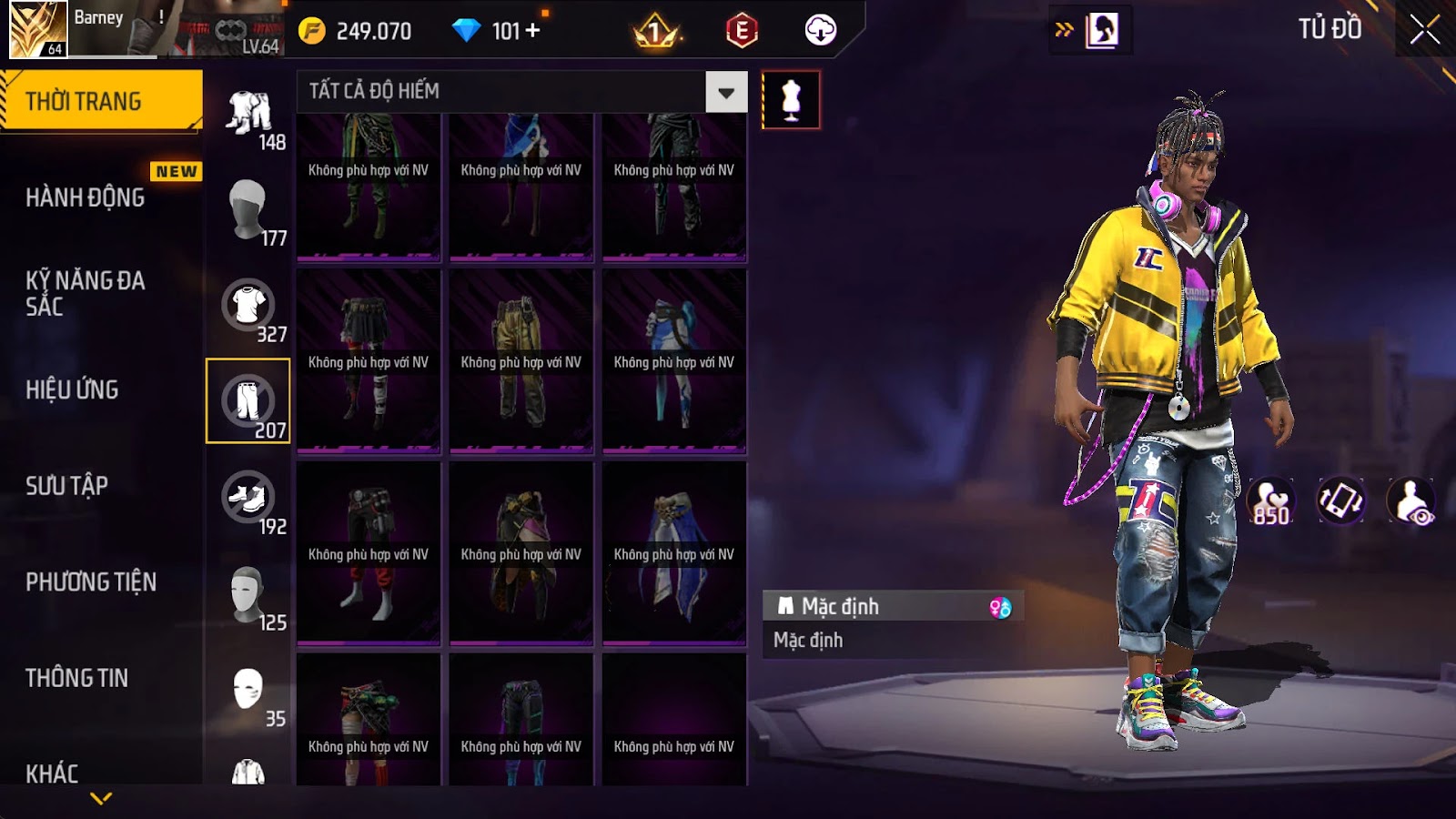Open the HIỆU ỨNG category
This screenshot has height=819, width=1456.
(73, 389)
